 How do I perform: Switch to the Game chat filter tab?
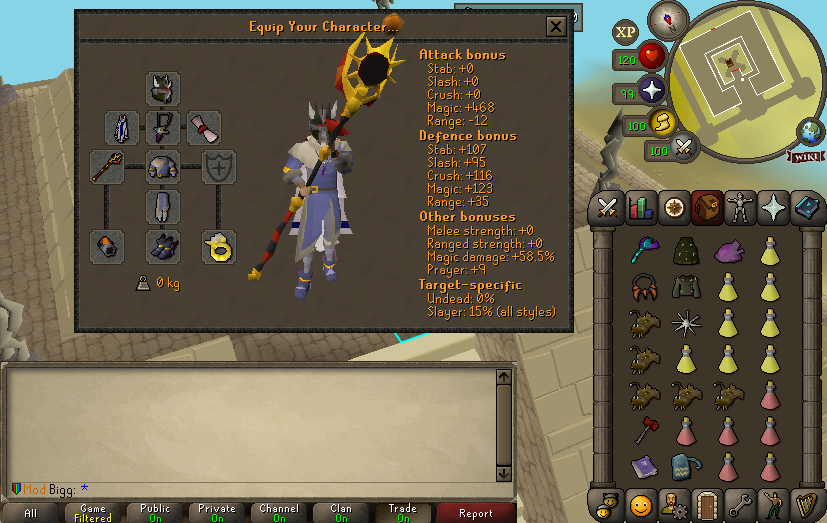tap(93, 513)
